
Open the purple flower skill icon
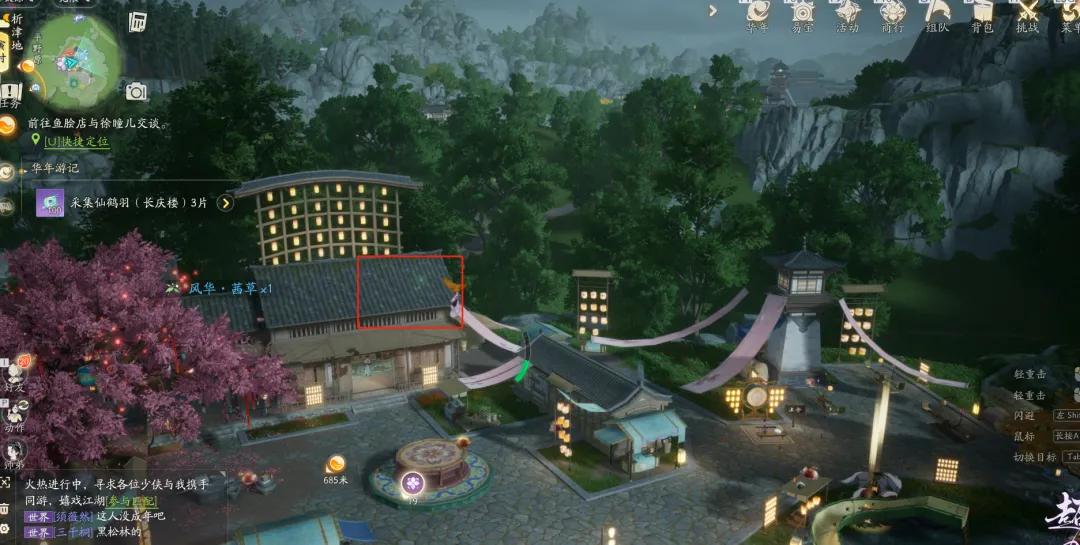tap(412, 485)
